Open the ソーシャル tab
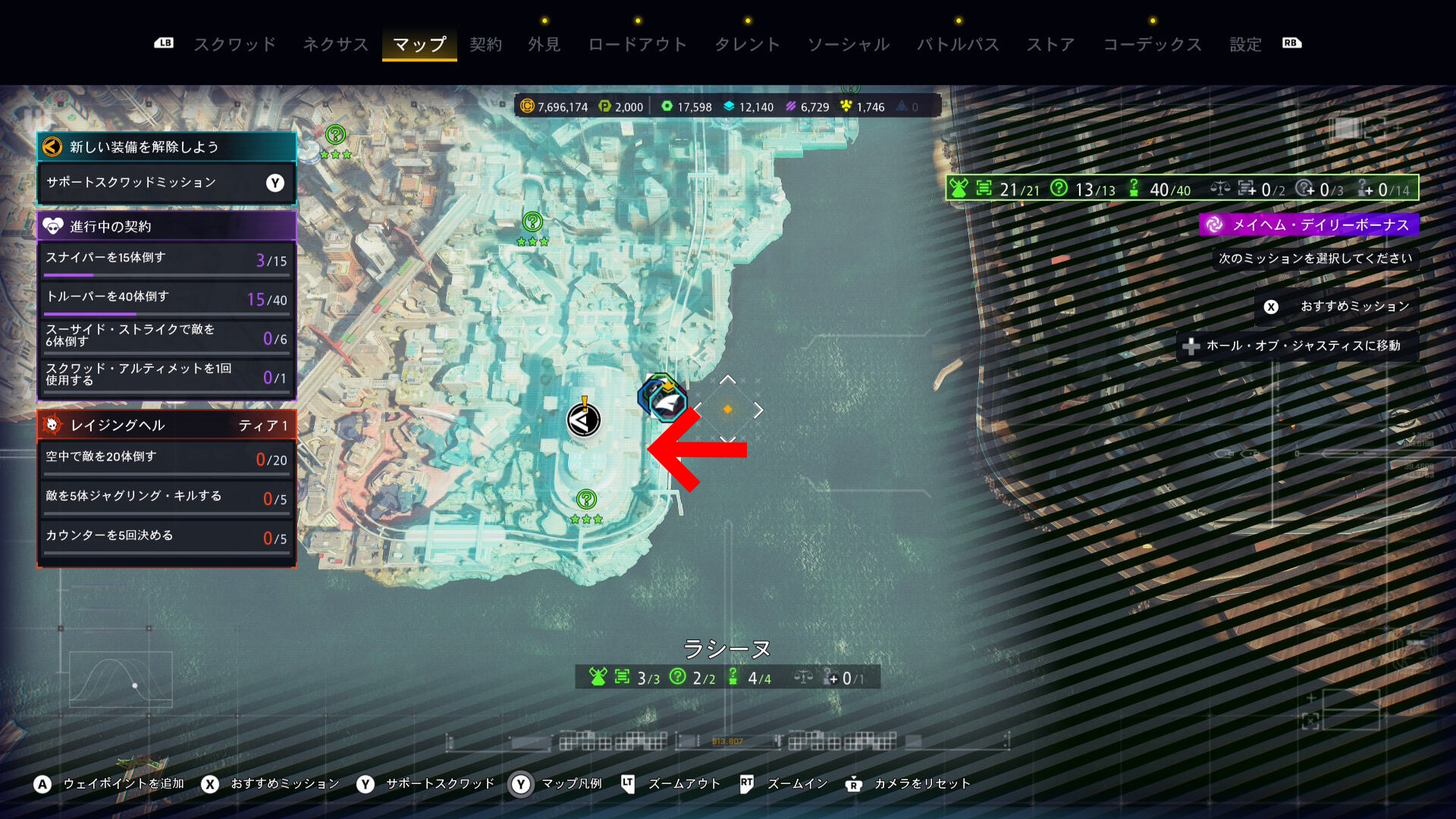This screenshot has height=819, width=1456. [x=848, y=45]
